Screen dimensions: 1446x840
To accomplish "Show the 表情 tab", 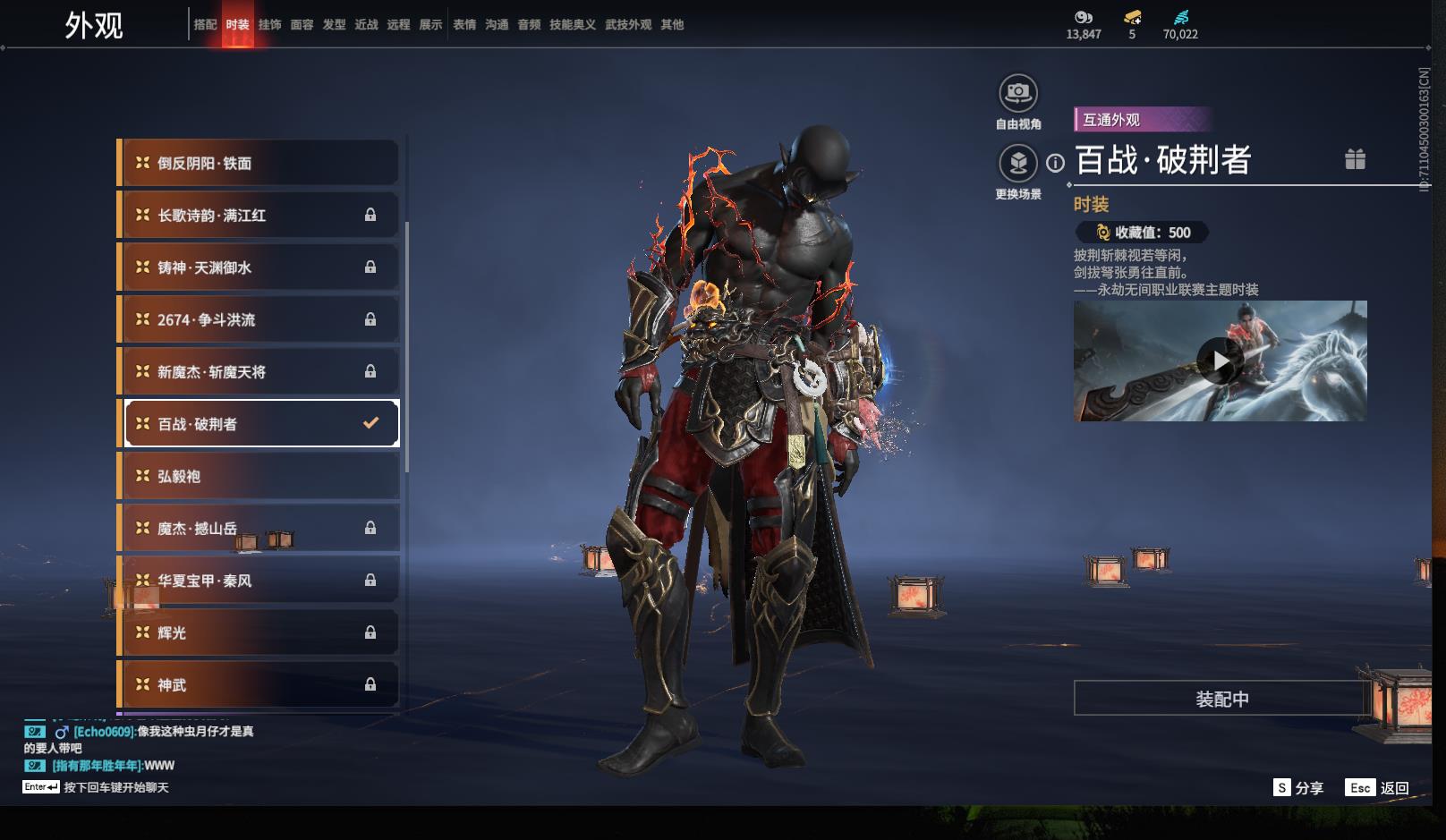I will tap(464, 25).
